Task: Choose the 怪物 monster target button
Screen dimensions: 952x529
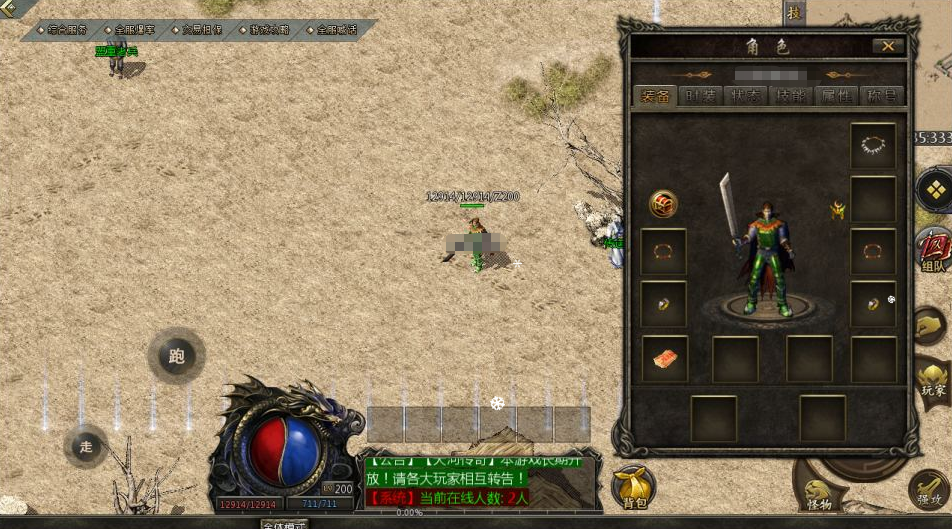Action: 818,492
